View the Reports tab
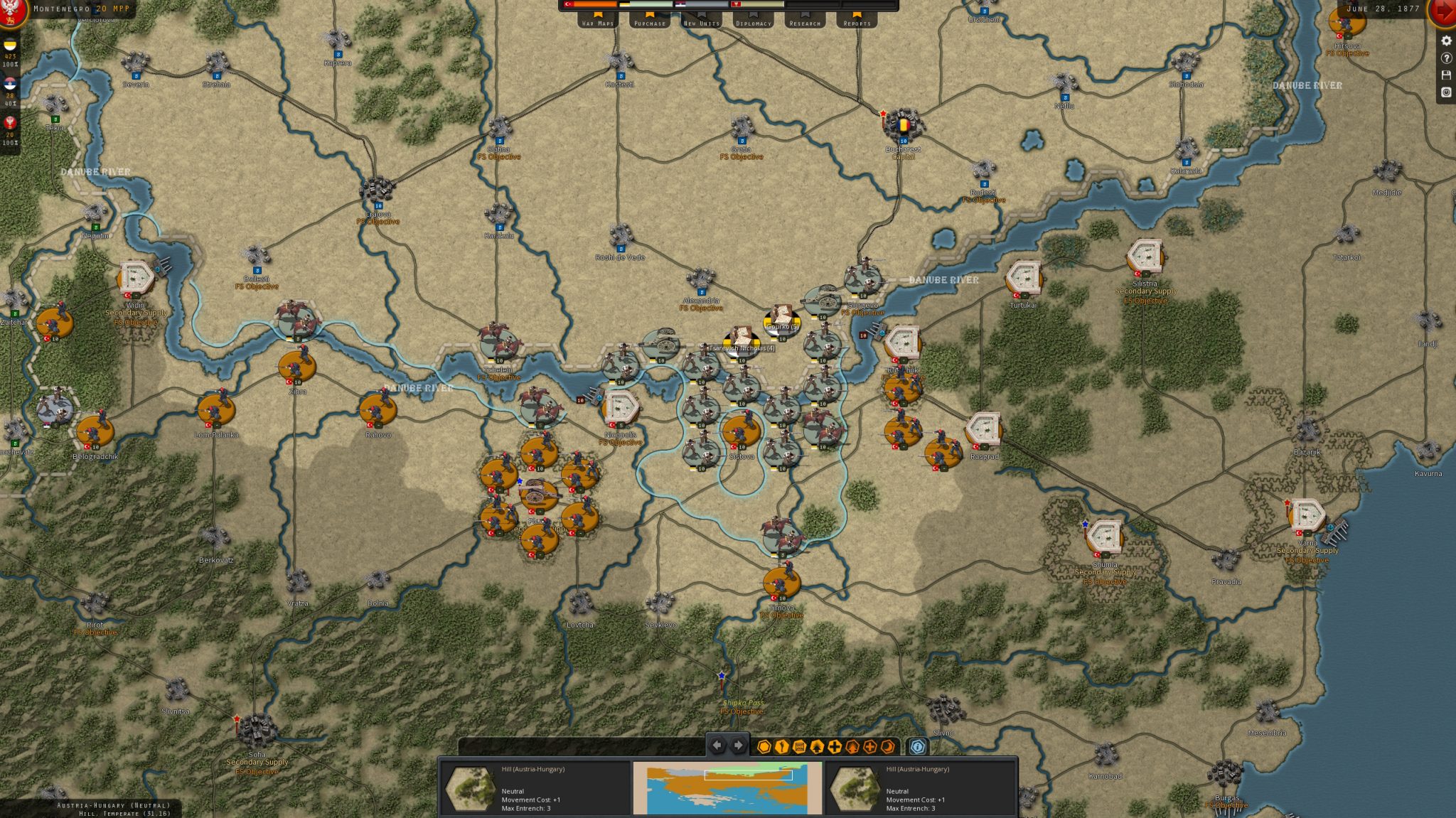This screenshot has width=1456, height=818. tap(857, 21)
